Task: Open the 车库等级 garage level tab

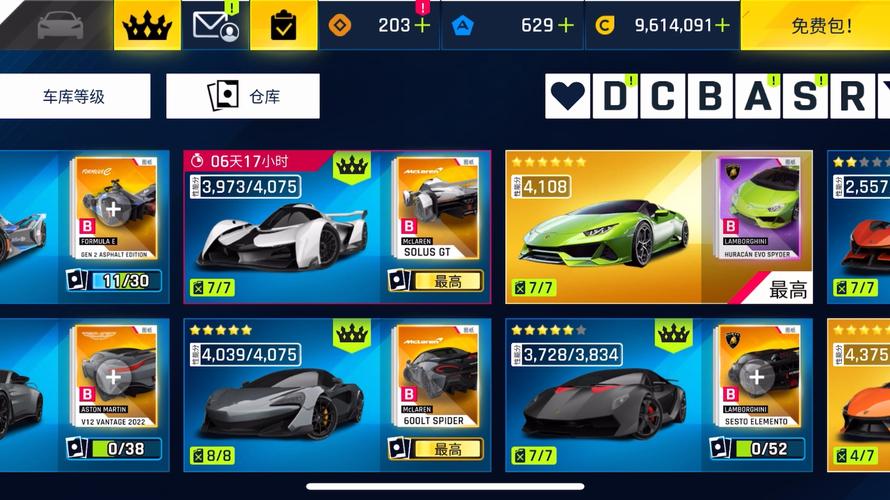Action: [74, 97]
